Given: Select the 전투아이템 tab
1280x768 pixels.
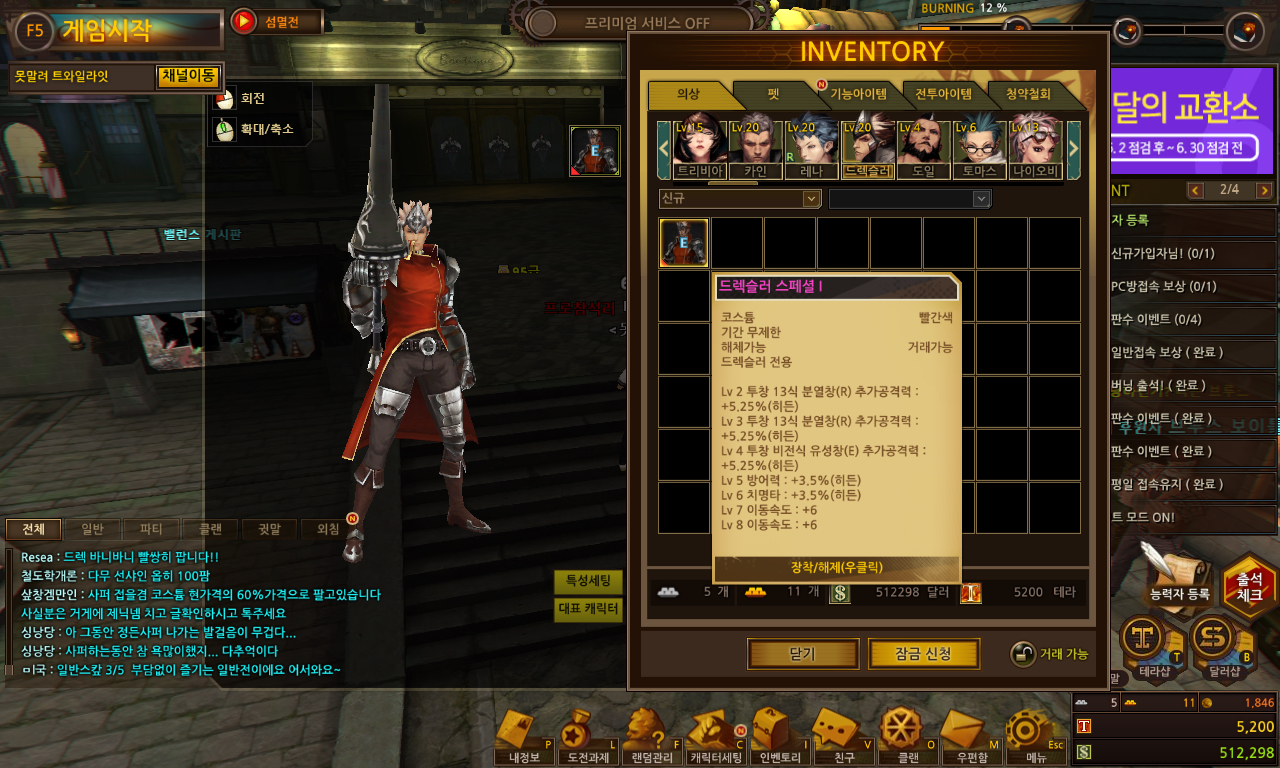Looking at the screenshot, I should pos(943,95).
